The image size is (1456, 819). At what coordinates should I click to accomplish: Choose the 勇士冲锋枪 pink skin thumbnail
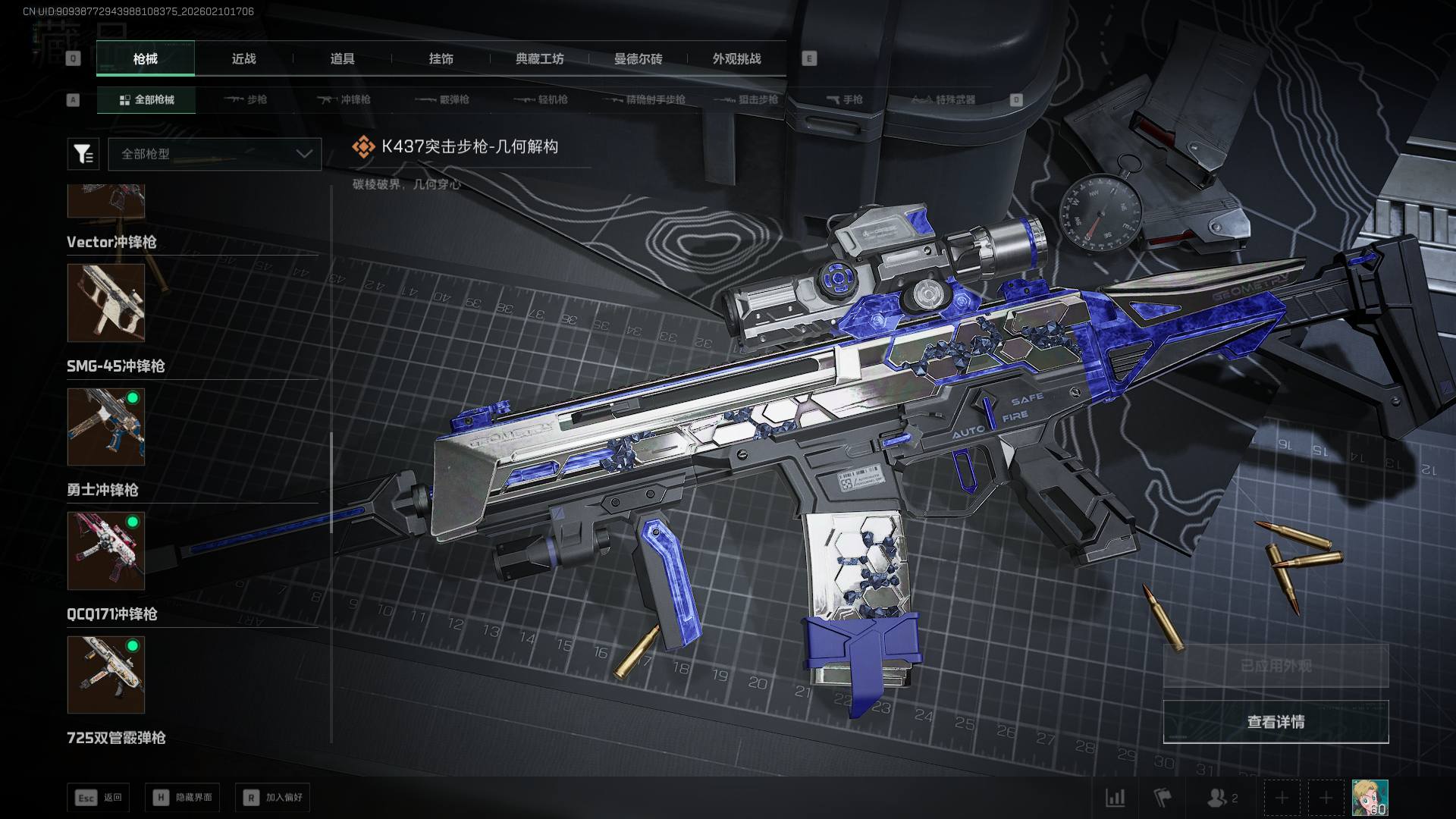[x=105, y=551]
